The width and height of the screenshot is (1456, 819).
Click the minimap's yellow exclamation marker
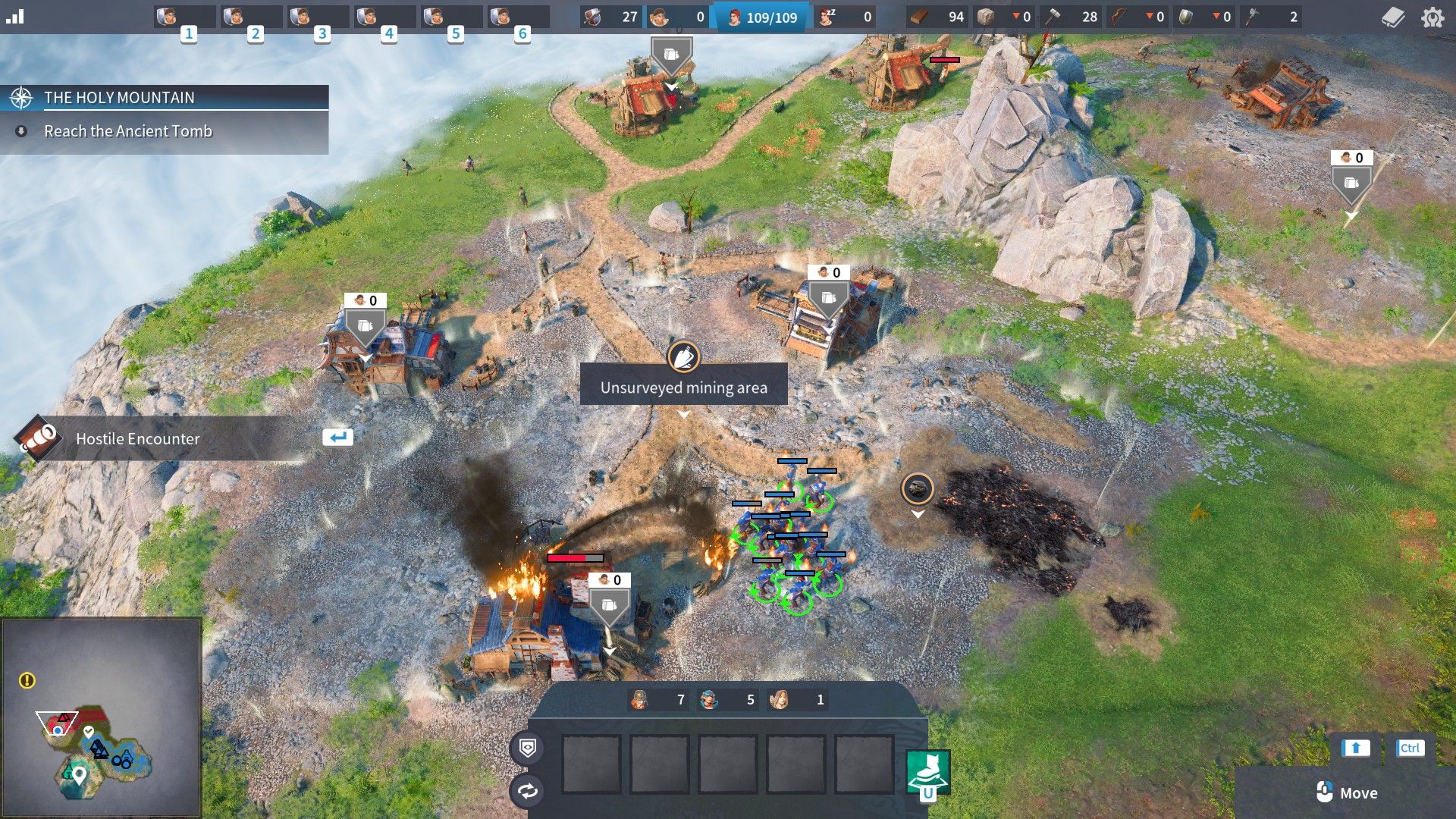[x=27, y=680]
